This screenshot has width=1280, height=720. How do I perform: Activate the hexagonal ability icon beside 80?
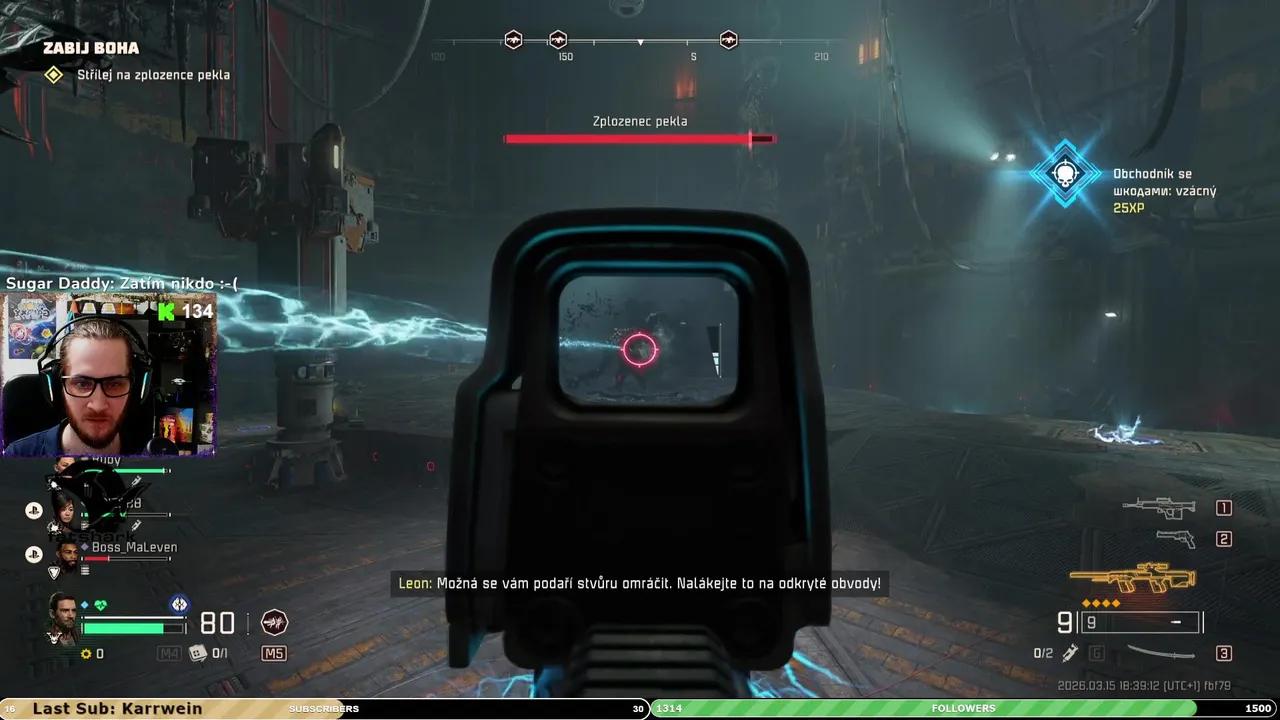(x=274, y=623)
